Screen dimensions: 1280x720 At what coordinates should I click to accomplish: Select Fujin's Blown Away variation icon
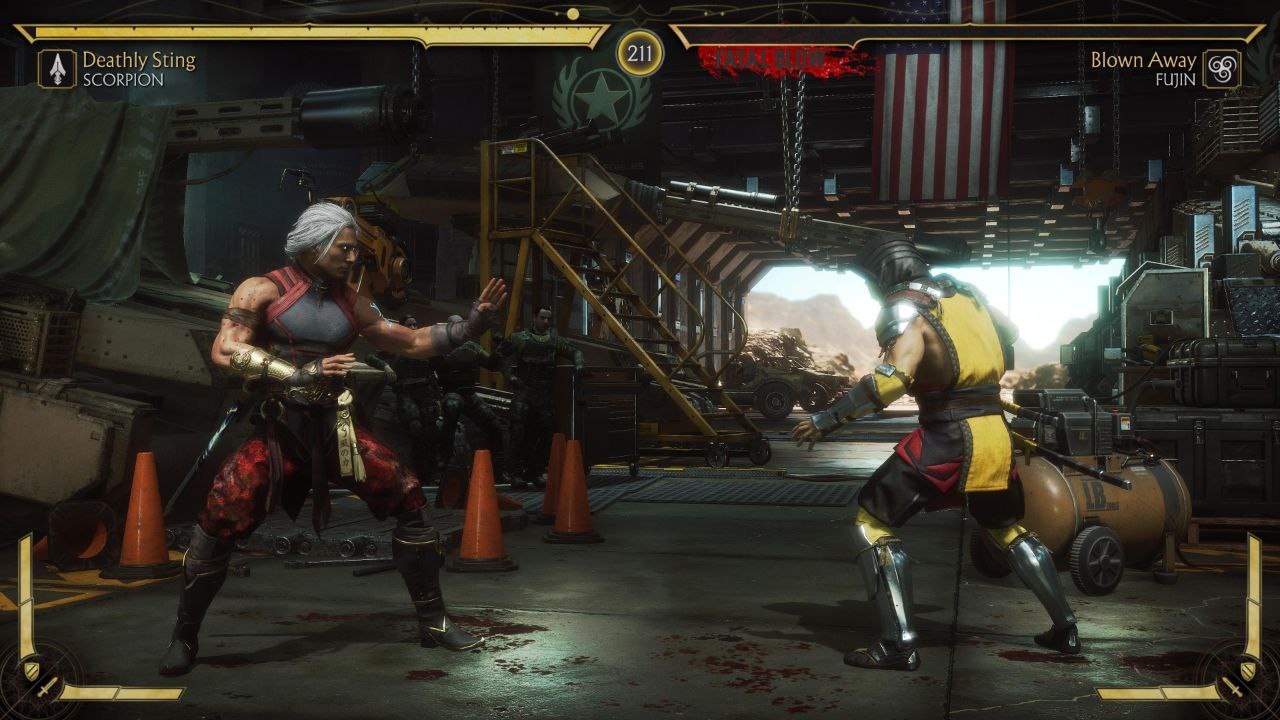pos(1221,69)
